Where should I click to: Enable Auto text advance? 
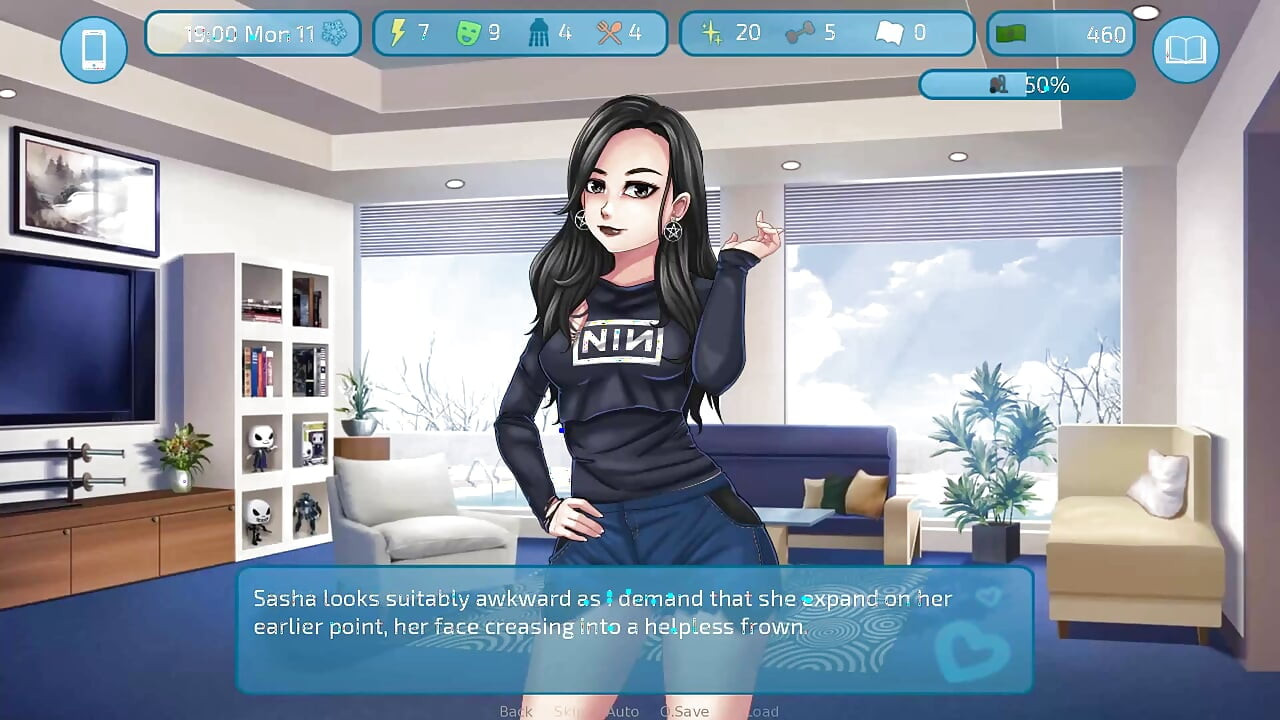coord(623,711)
